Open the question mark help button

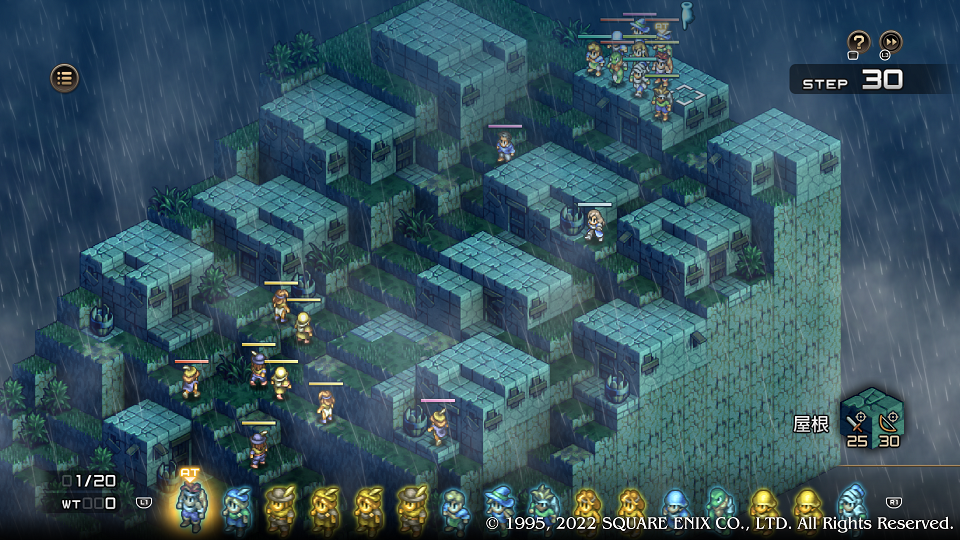coord(858,42)
